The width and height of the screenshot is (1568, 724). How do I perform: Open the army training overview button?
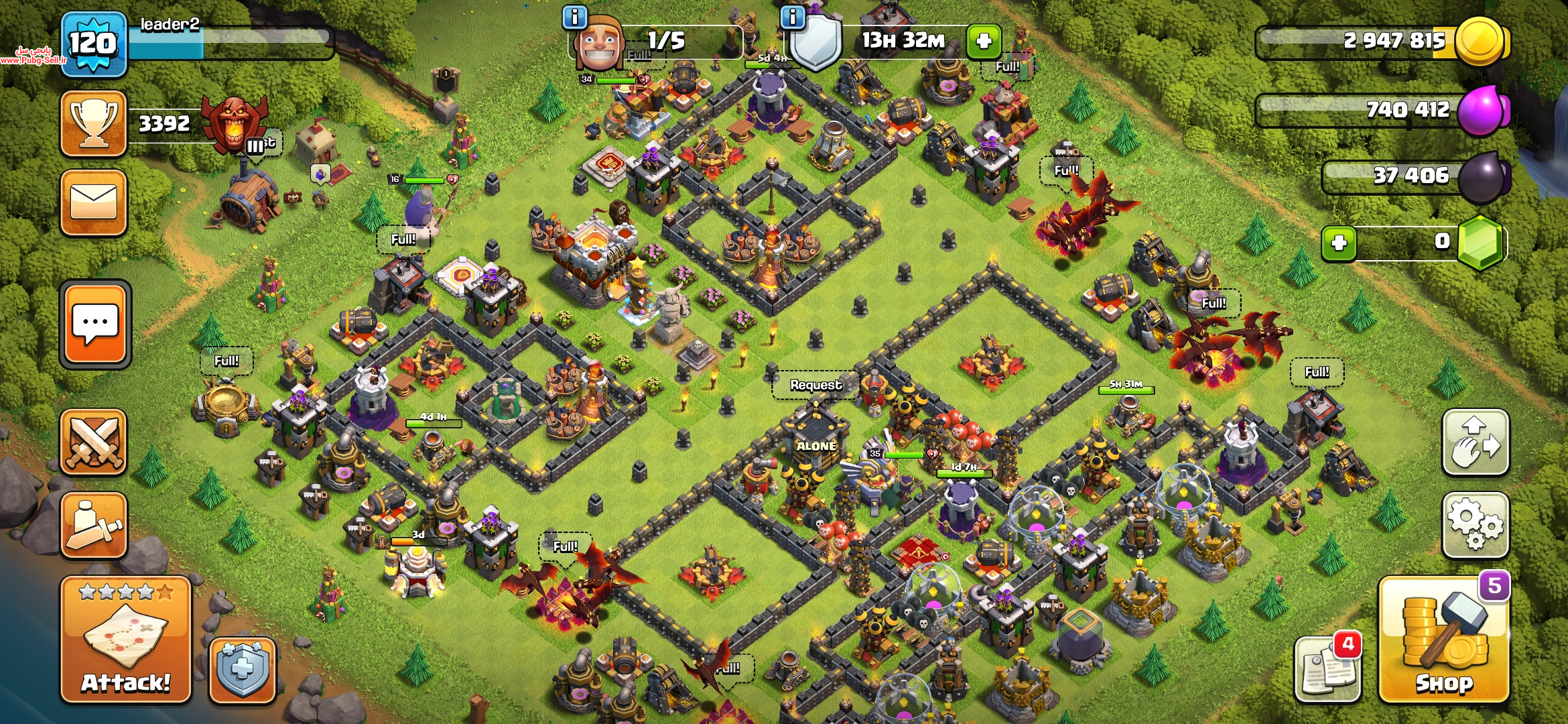coord(94,525)
